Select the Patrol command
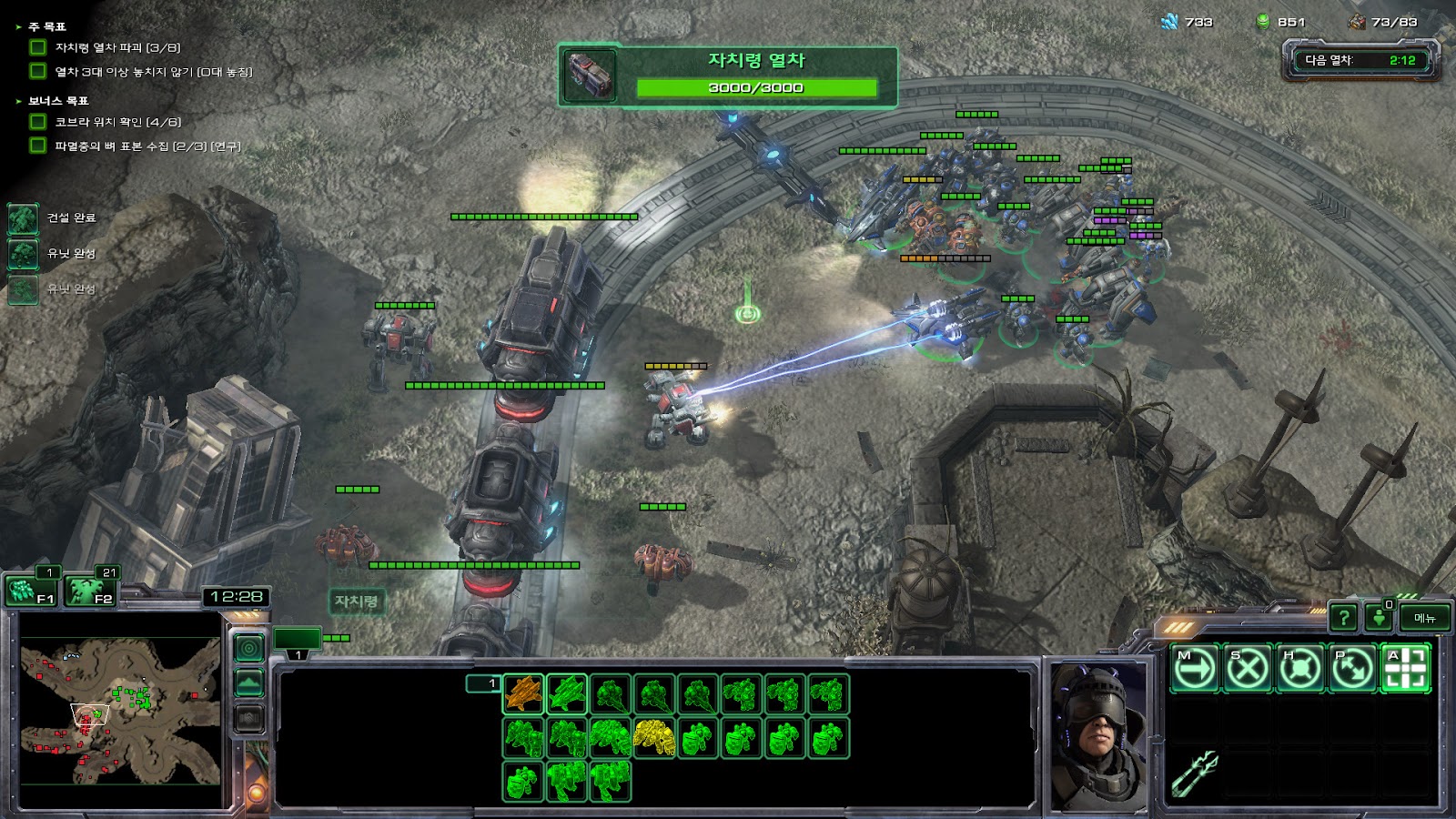The width and height of the screenshot is (1456, 819). pos(1352,669)
